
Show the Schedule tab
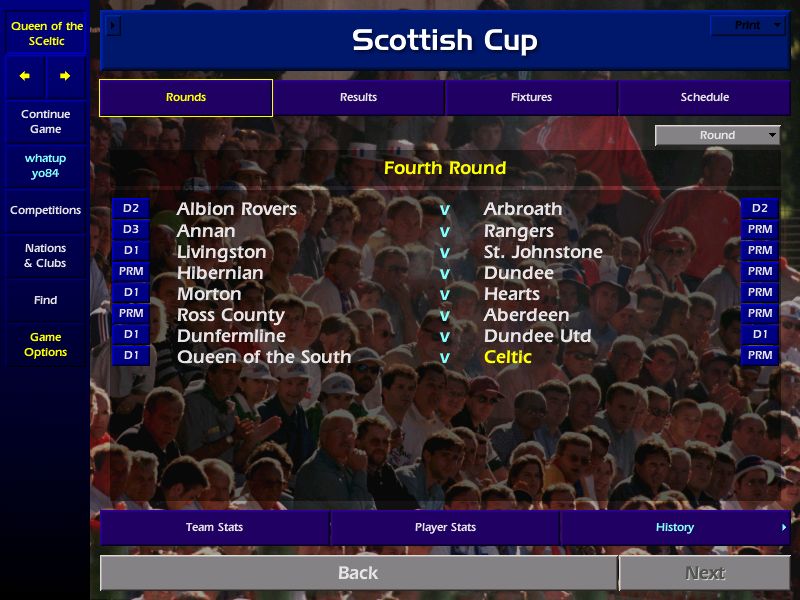click(704, 97)
